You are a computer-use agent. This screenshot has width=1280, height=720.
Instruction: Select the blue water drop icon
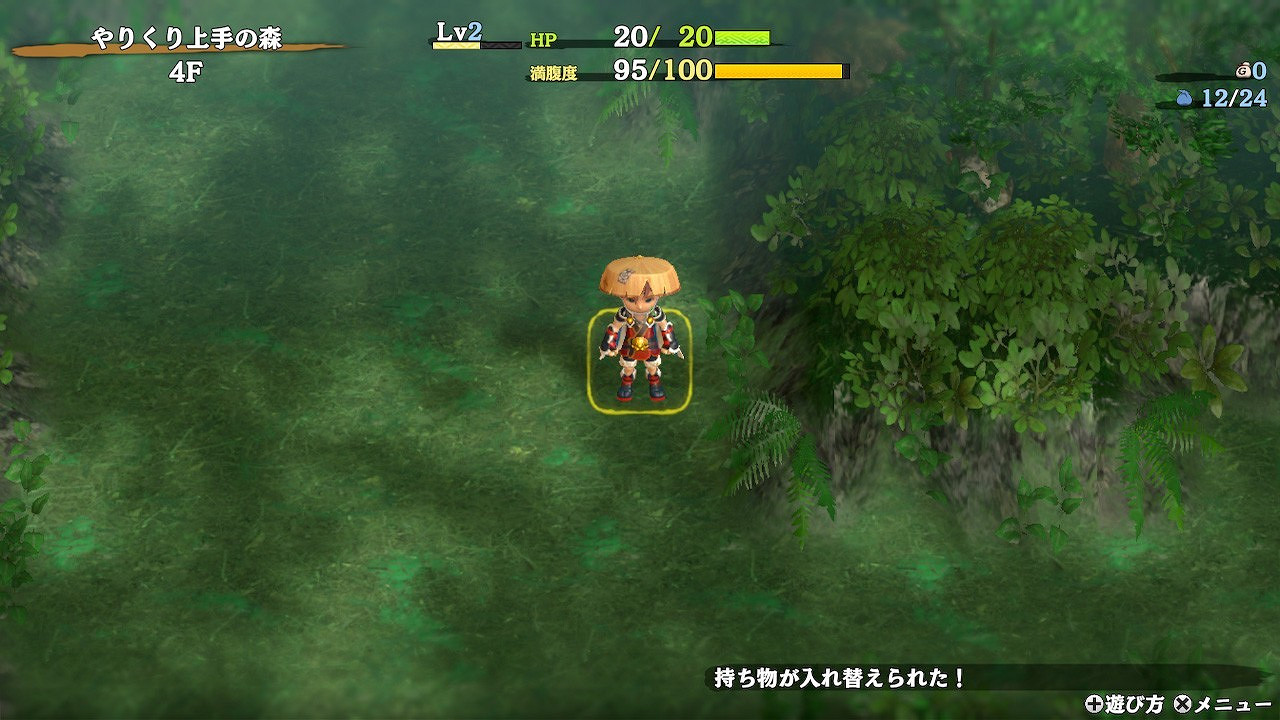click(x=1184, y=98)
